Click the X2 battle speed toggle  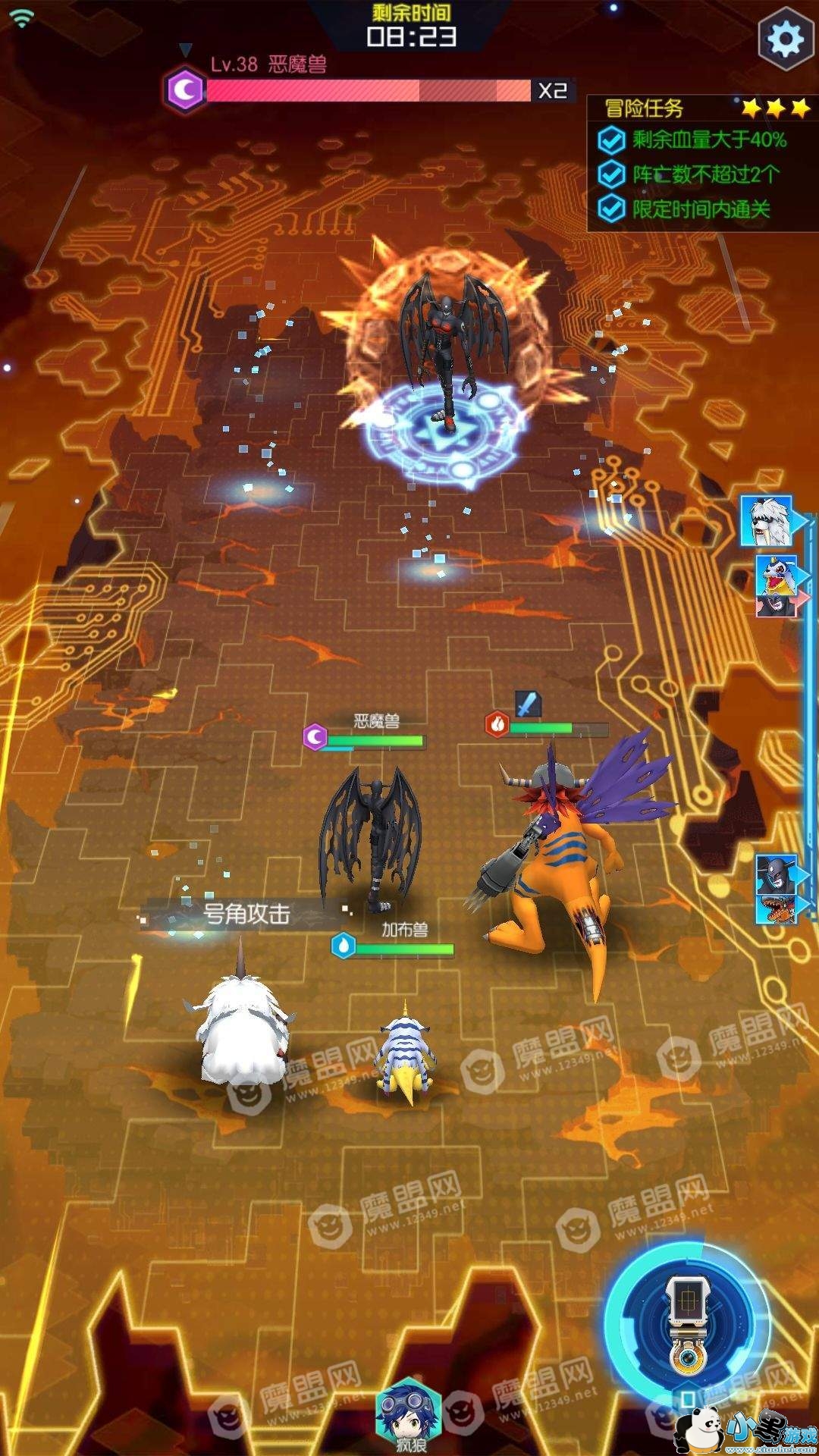552,91
